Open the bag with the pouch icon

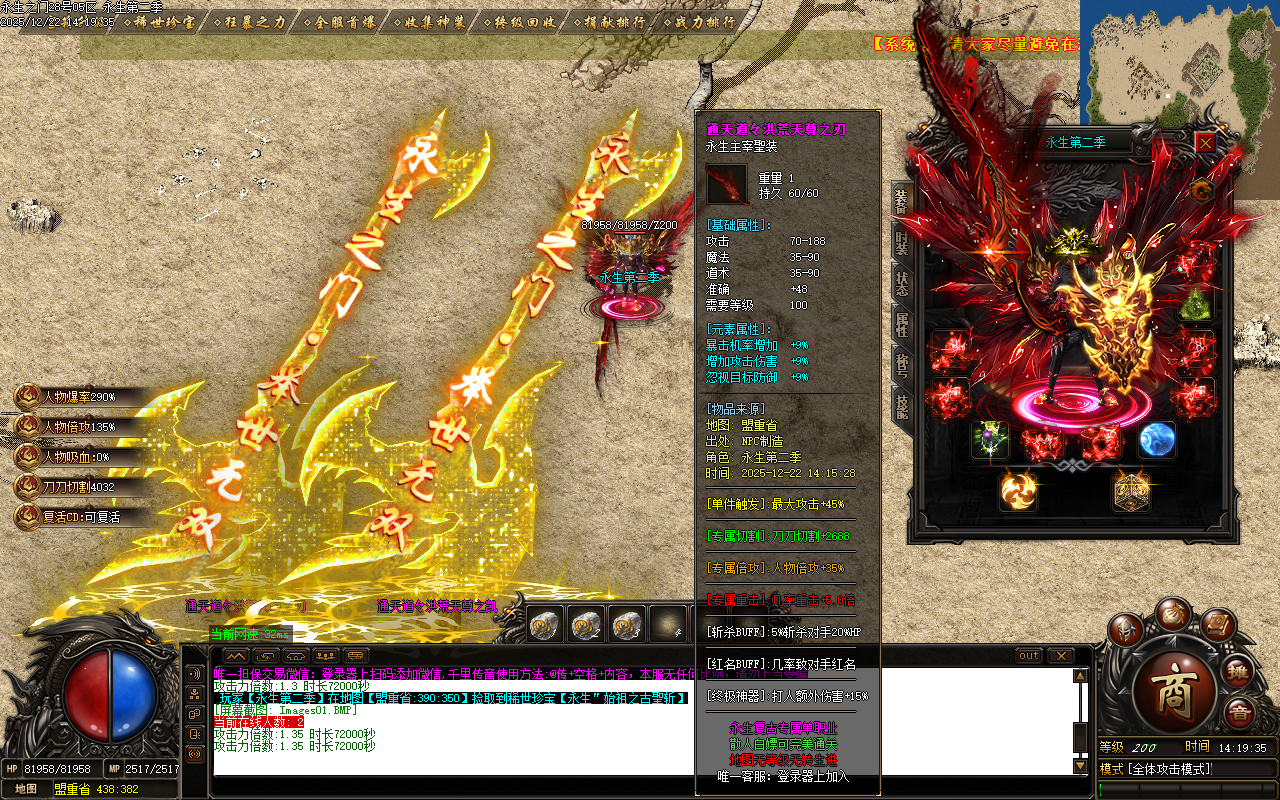(1172, 613)
